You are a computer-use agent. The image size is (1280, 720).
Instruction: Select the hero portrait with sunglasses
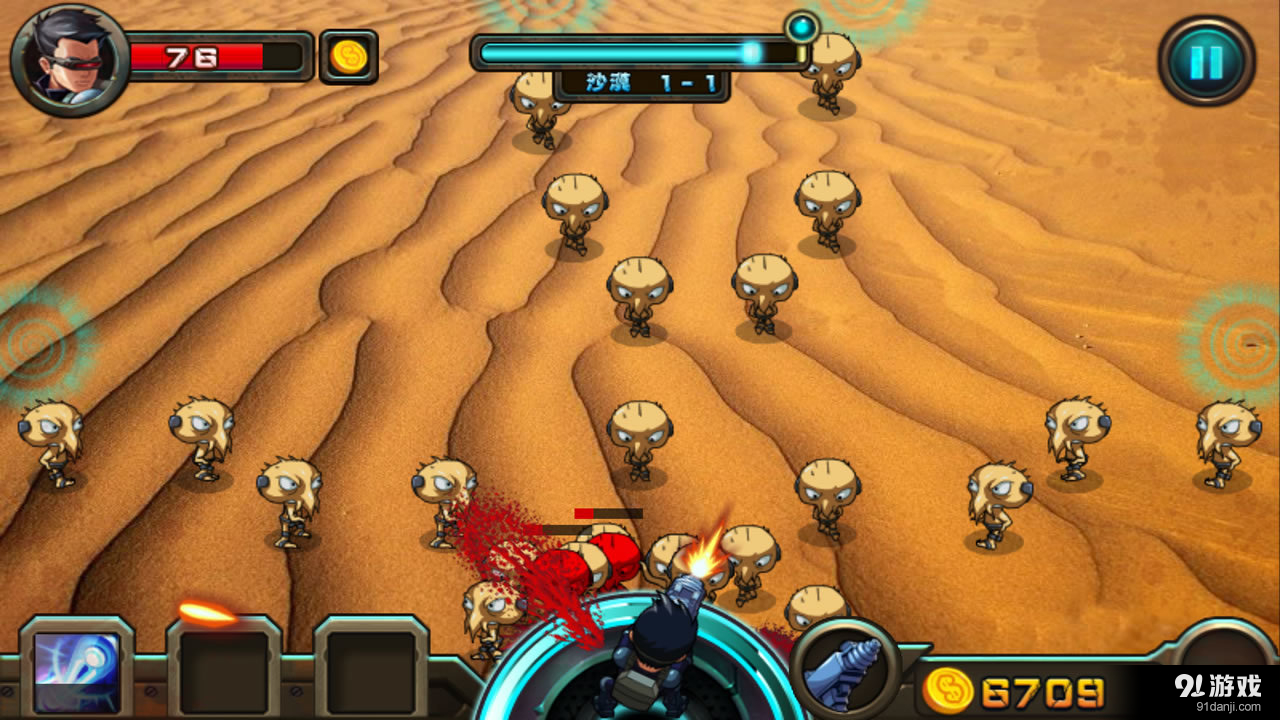coord(68,58)
